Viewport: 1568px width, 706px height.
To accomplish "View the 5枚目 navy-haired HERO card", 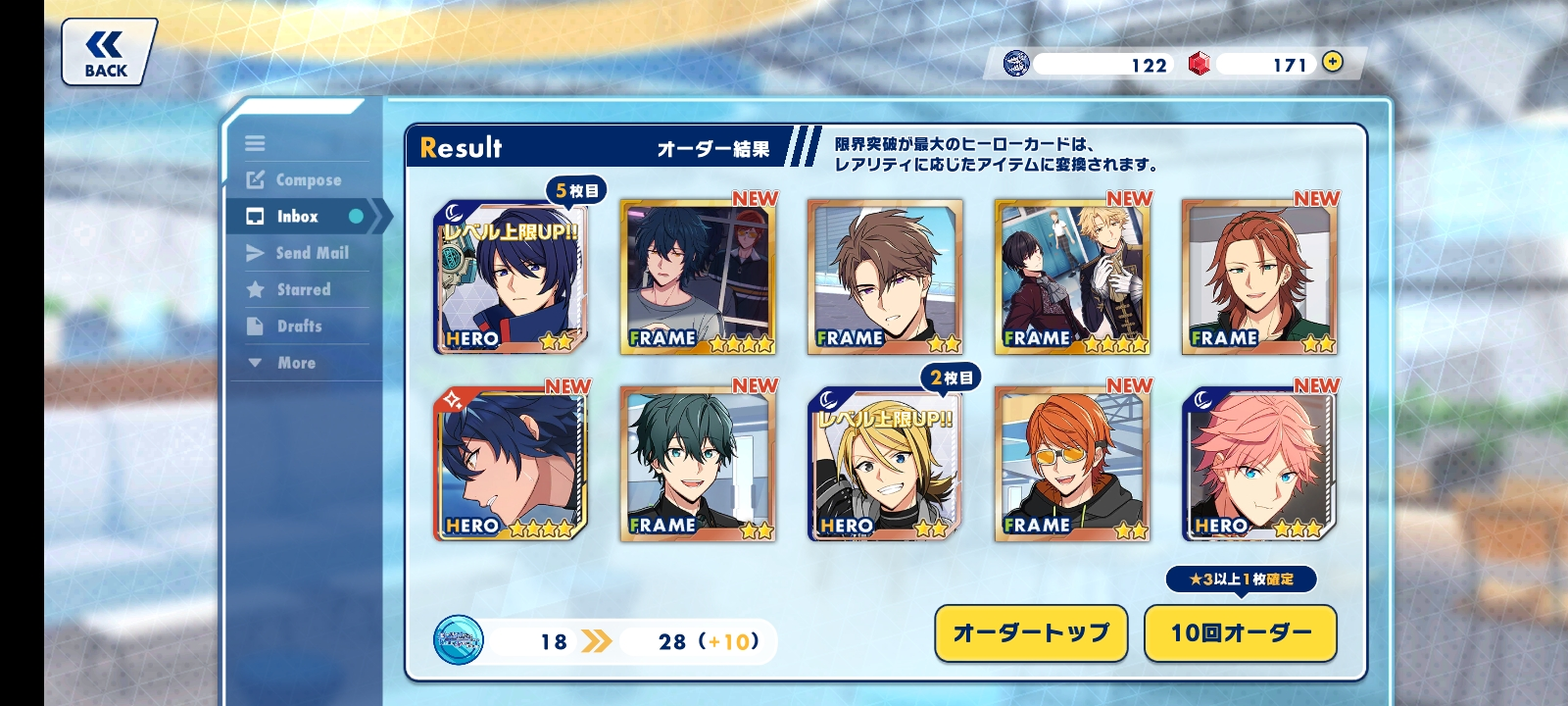I will pos(511,277).
